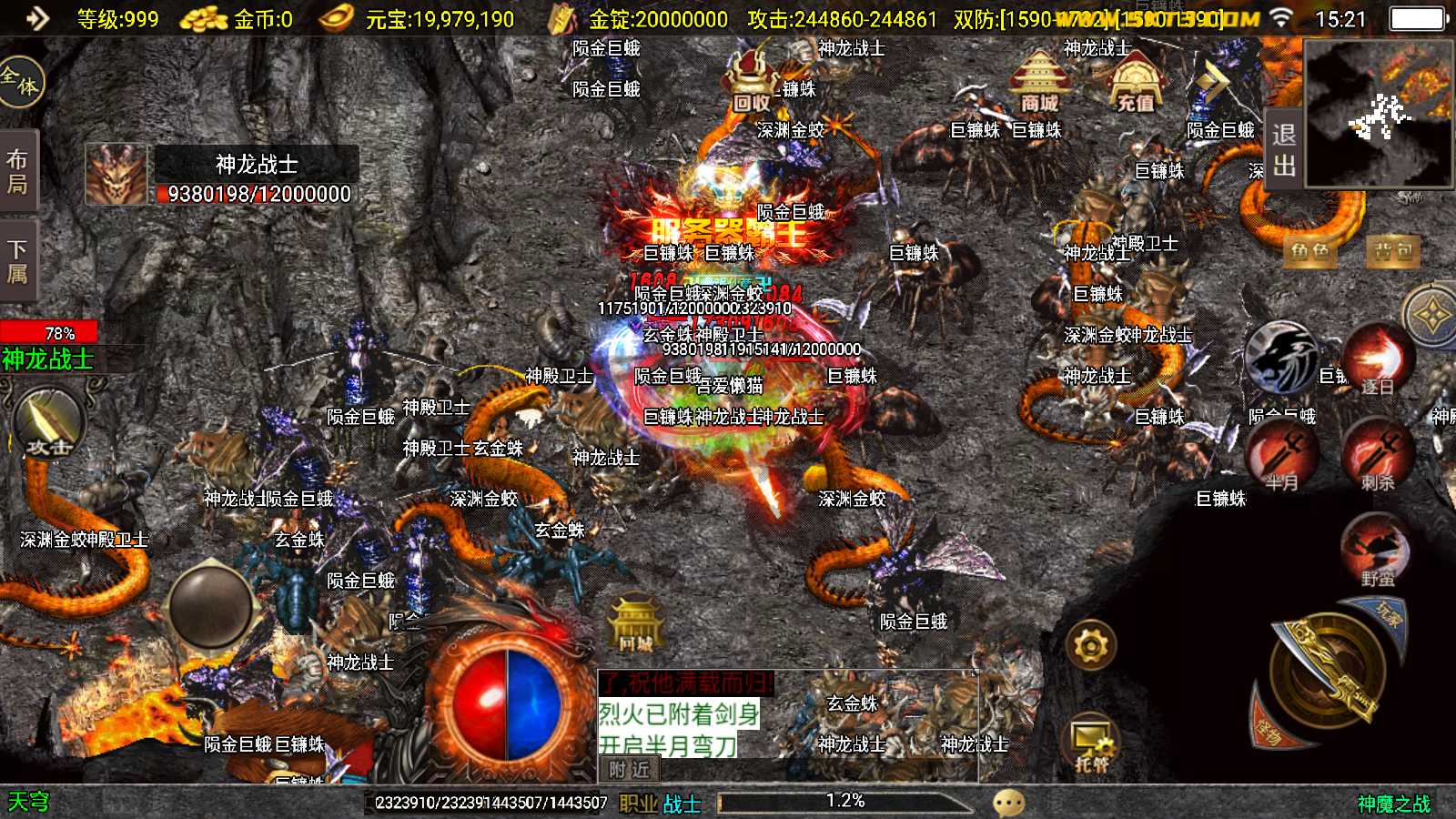This screenshot has width=1456, height=819.
Task: Open the 商城 shop
Action: pos(1039,80)
